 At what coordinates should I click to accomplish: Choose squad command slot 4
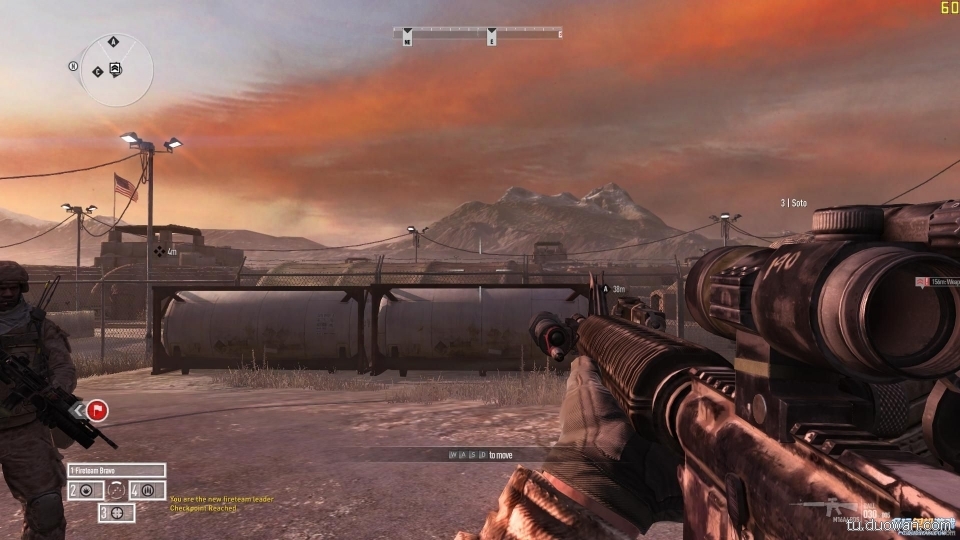[147, 490]
